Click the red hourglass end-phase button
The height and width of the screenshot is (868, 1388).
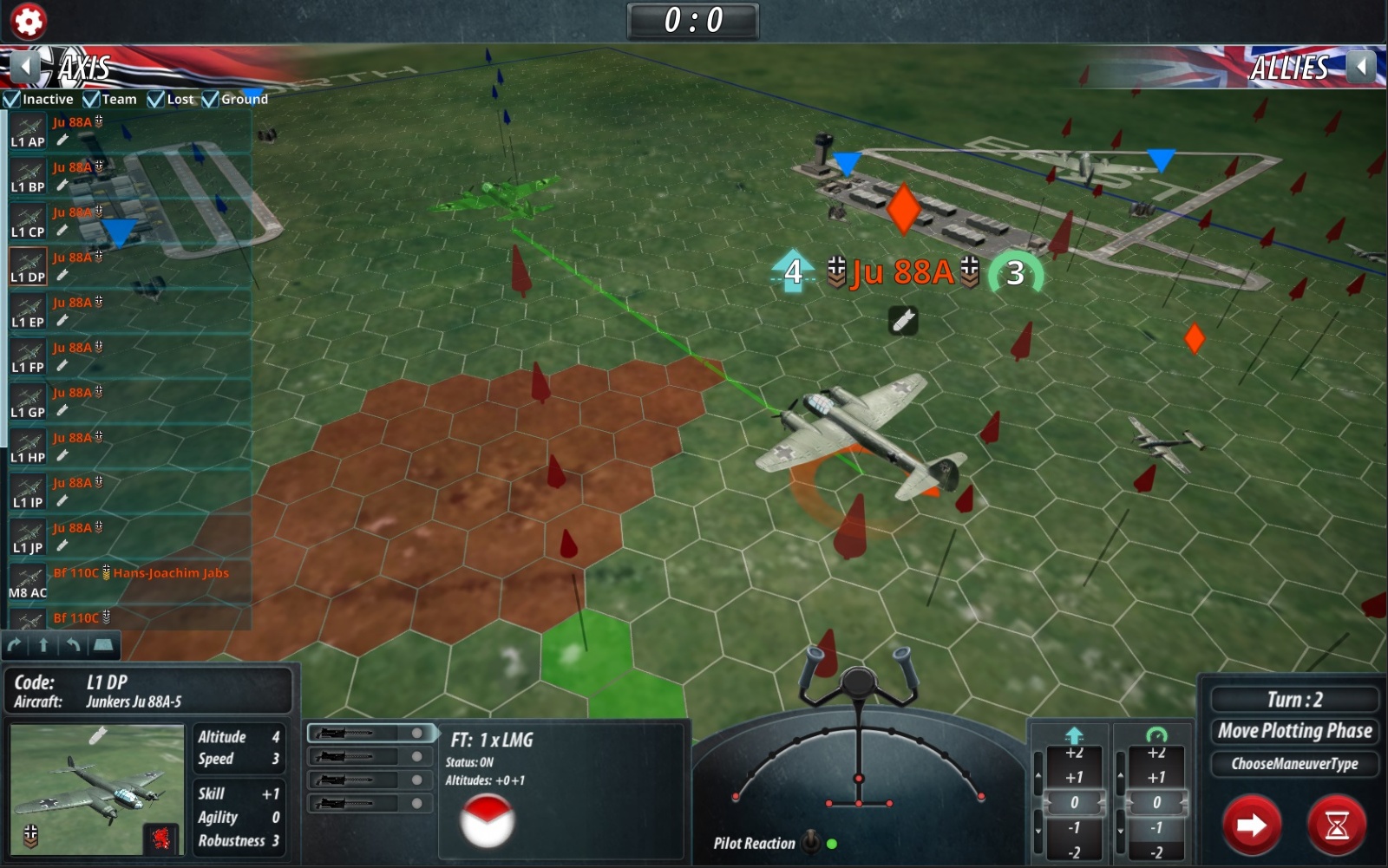(x=1337, y=825)
